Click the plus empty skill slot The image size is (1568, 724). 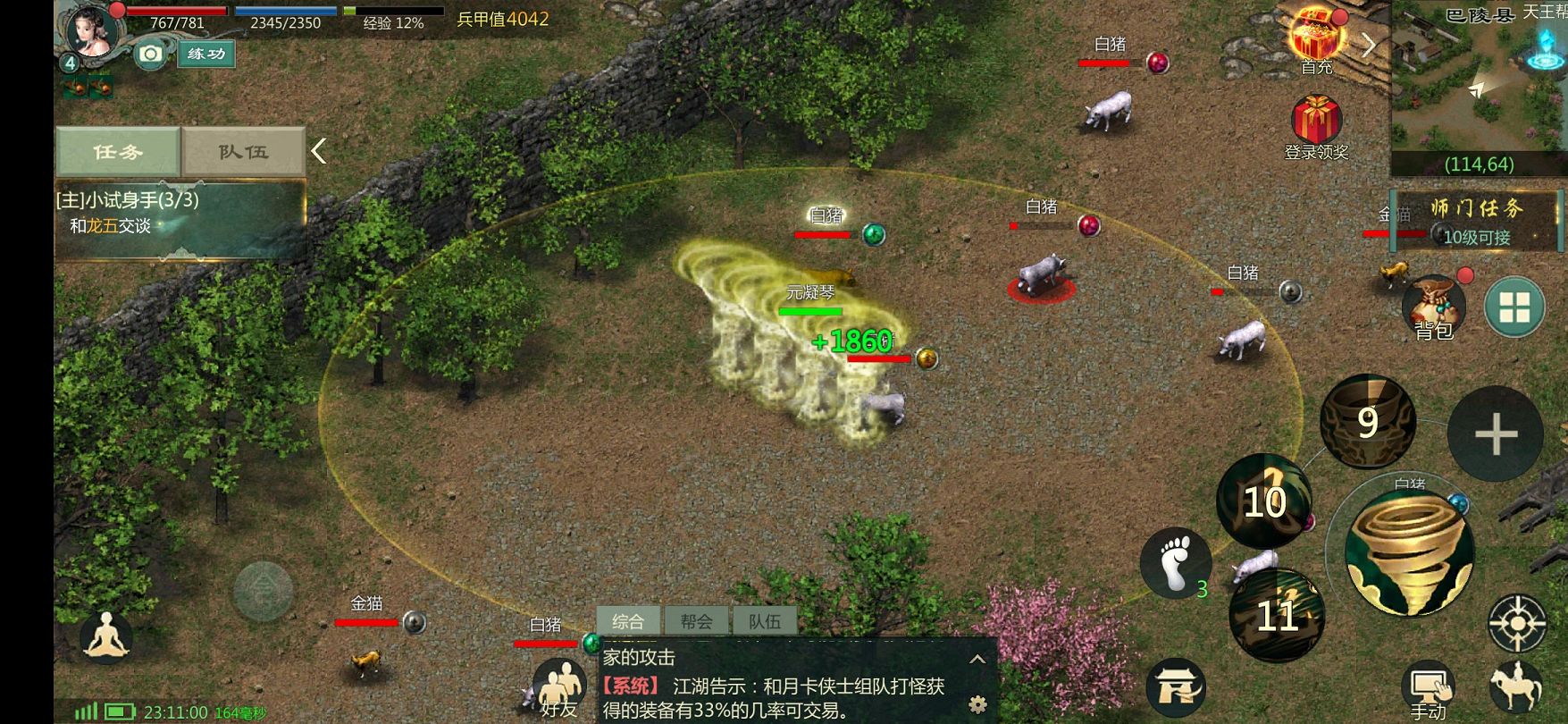tap(1495, 434)
